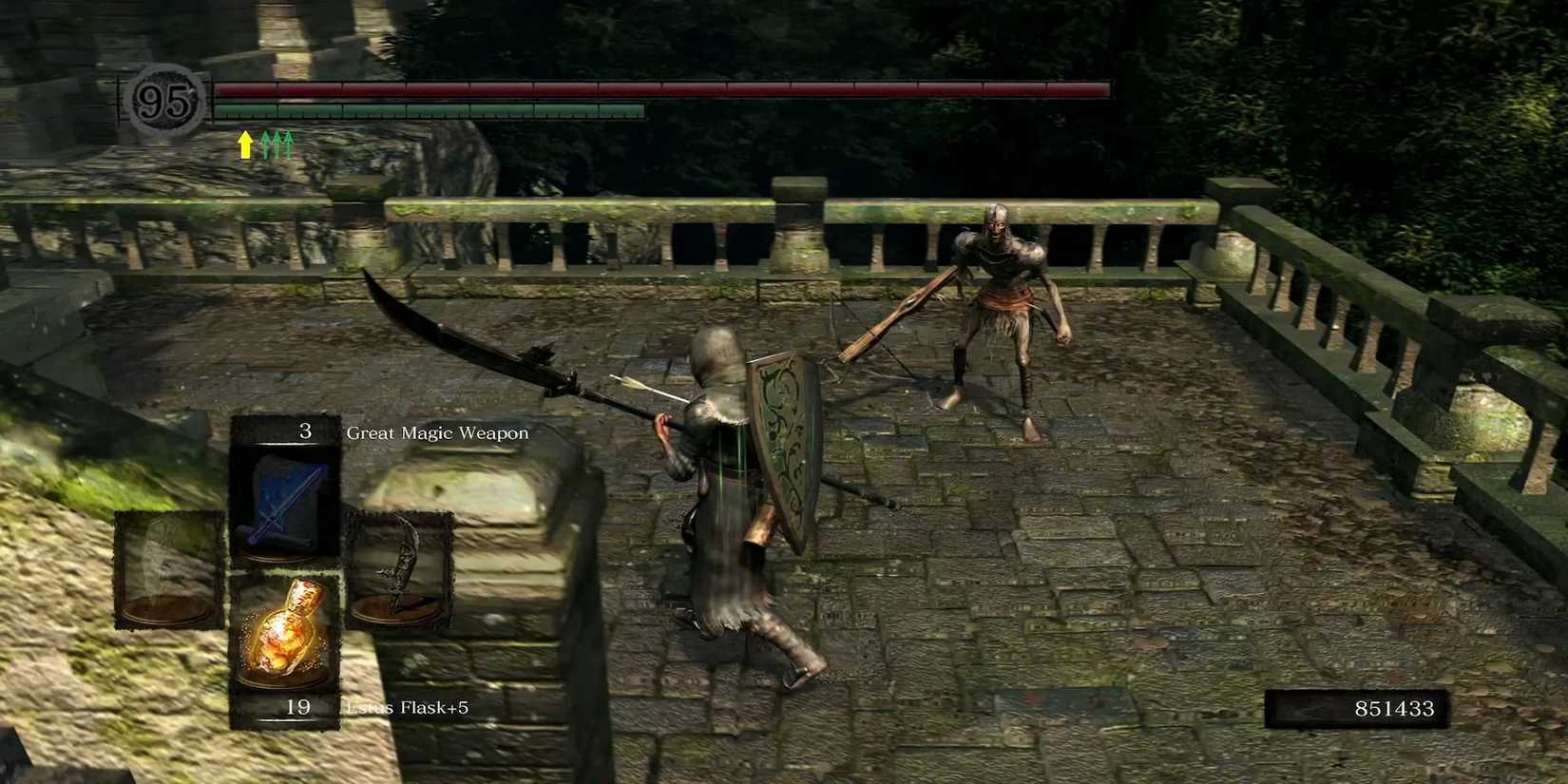Toggle the equipment quick-slot overlay
Screen dimensions: 1568x784
[287, 569]
